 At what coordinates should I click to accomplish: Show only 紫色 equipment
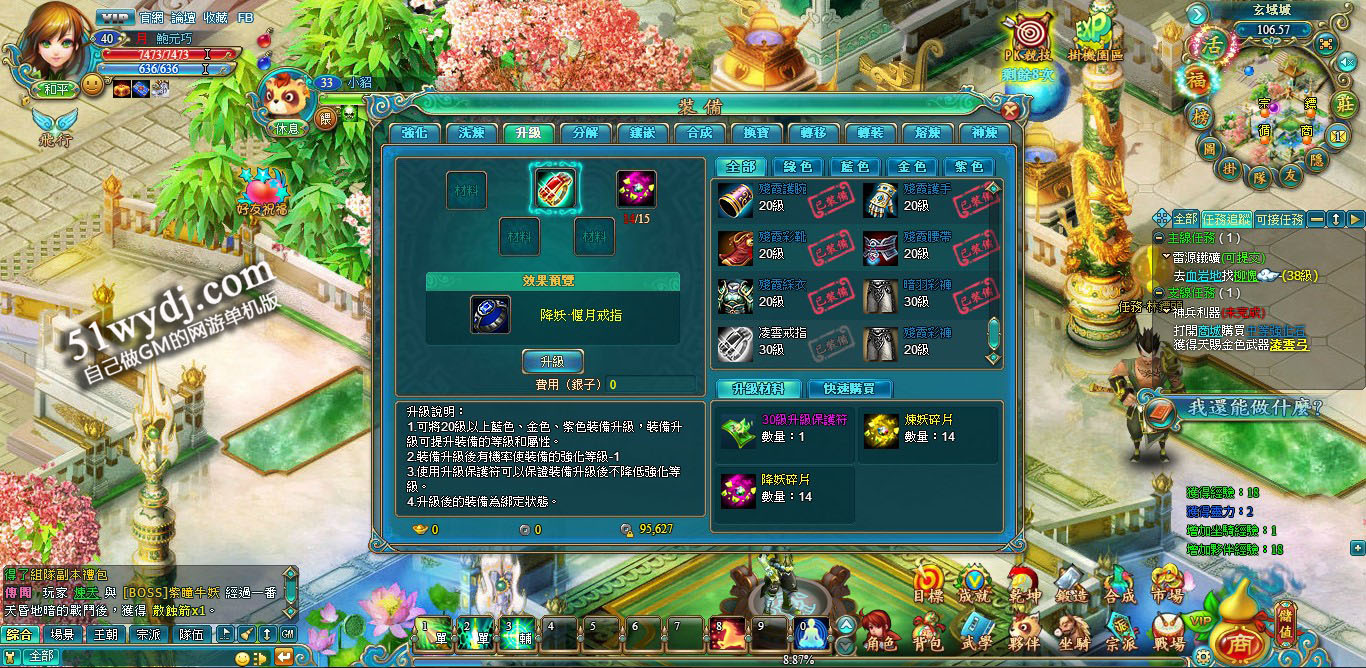969,167
